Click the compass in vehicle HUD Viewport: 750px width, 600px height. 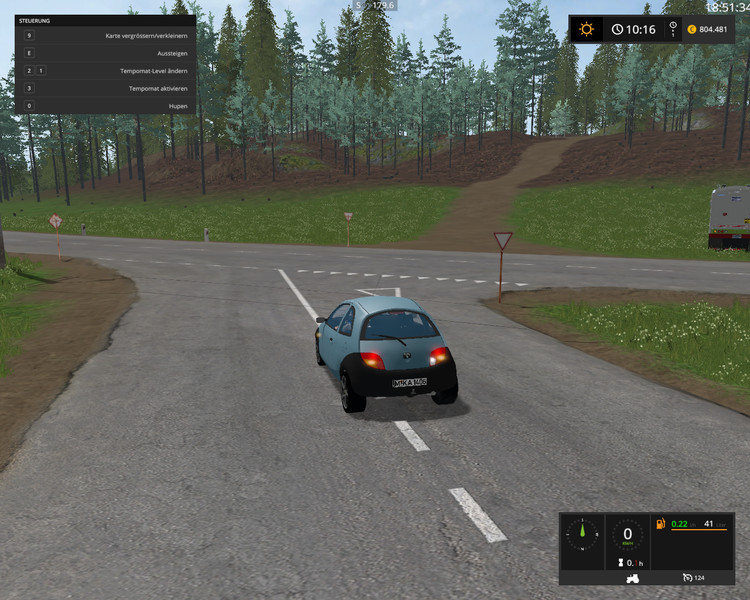pos(581,534)
